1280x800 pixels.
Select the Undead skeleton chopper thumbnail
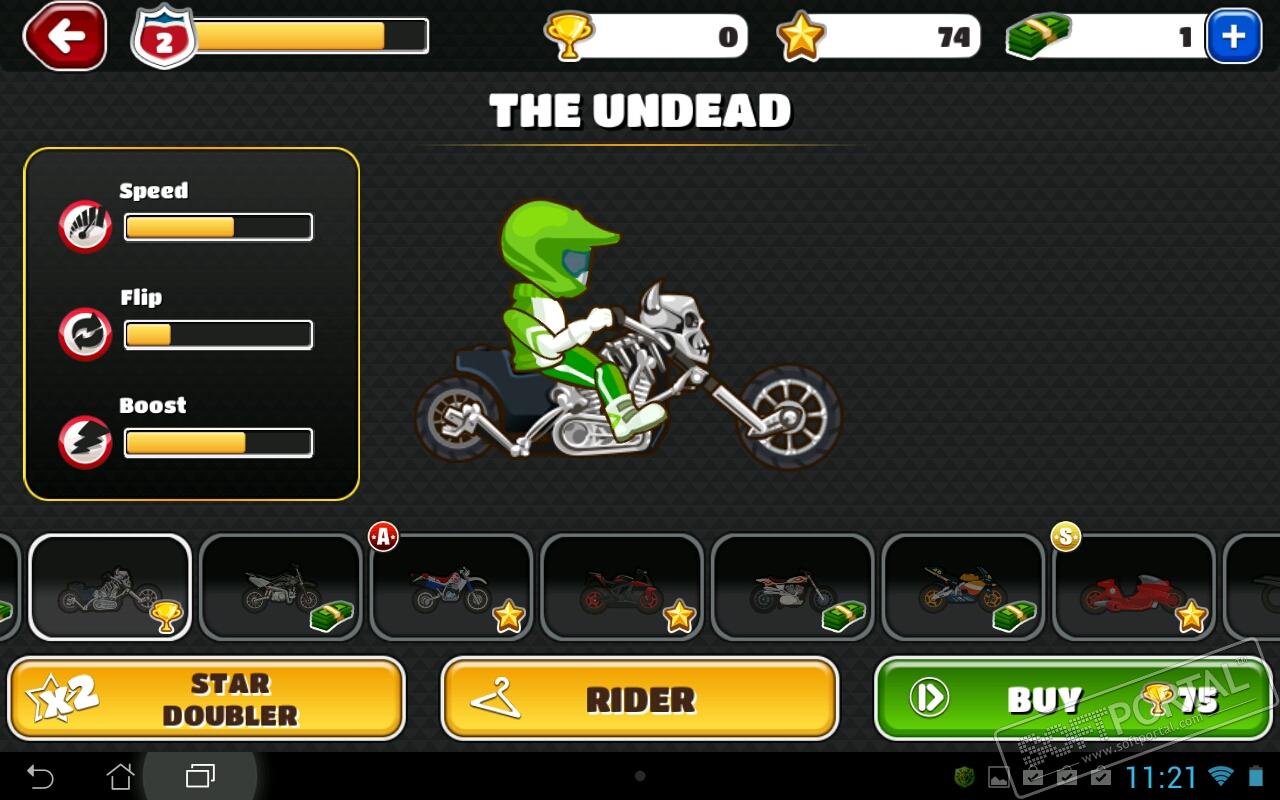coord(110,587)
